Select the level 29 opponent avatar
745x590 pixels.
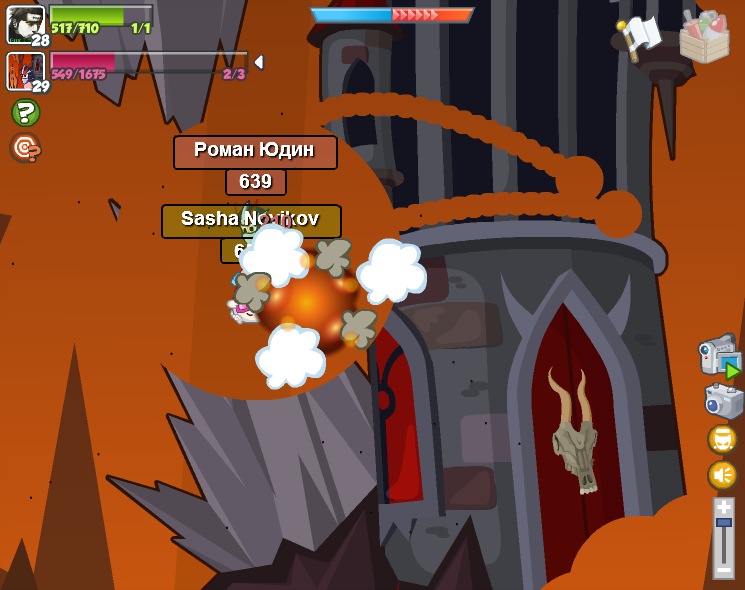(x=25, y=69)
